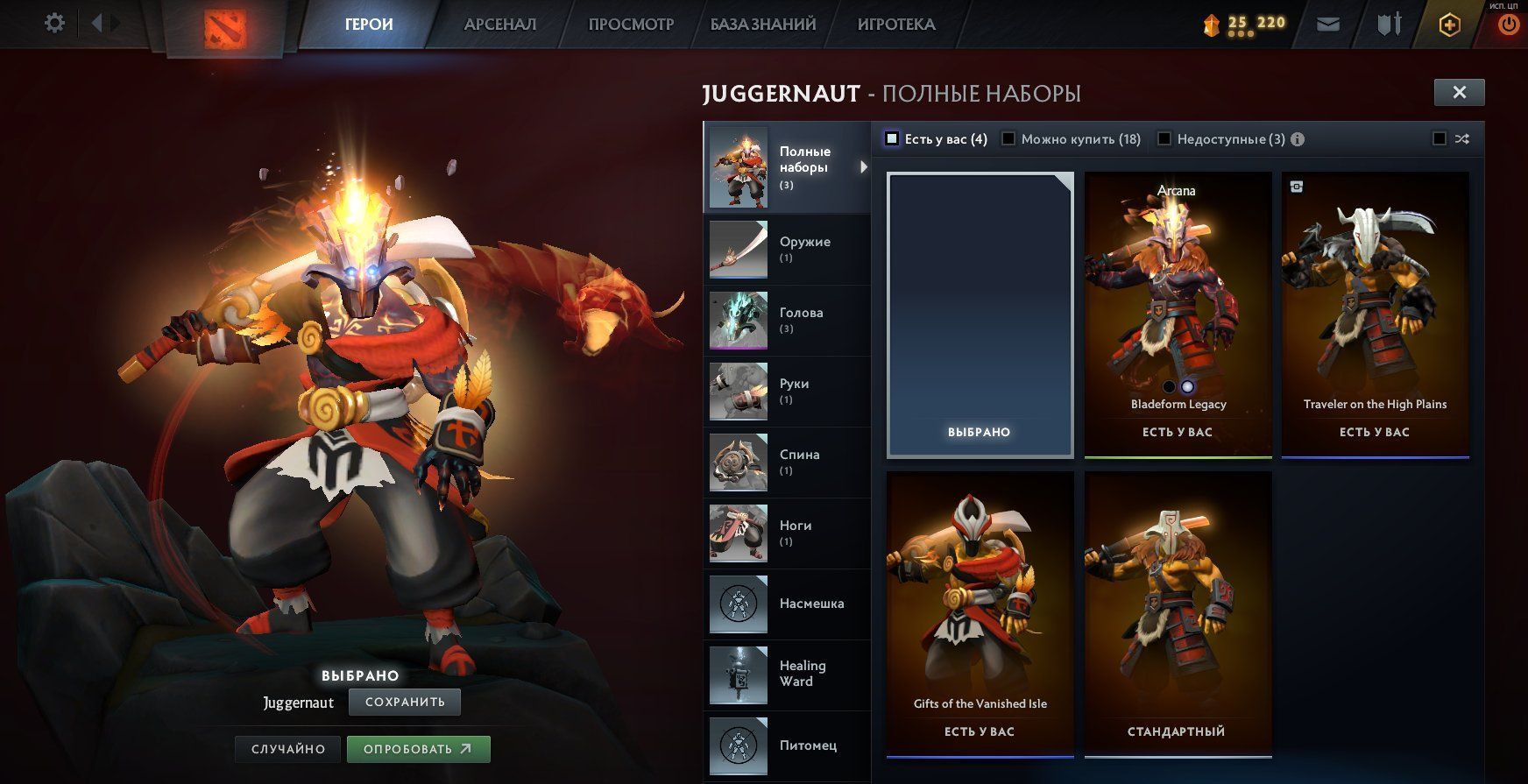Select the Игротека tab
The height and width of the screenshot is (784, 1528).
[896, 25]
